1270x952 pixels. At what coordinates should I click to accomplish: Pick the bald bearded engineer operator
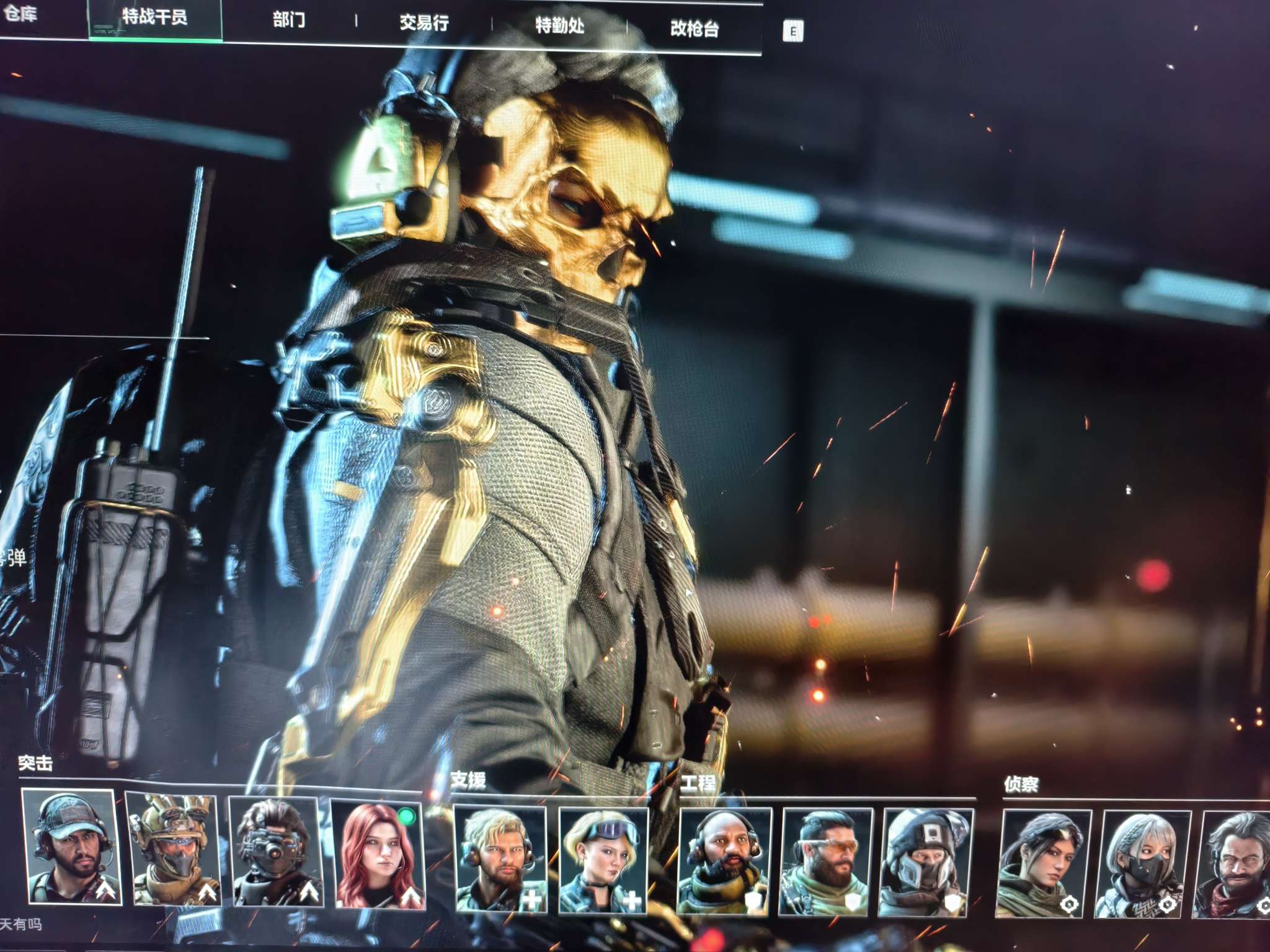pyautogui.click(x=724, y=862)
